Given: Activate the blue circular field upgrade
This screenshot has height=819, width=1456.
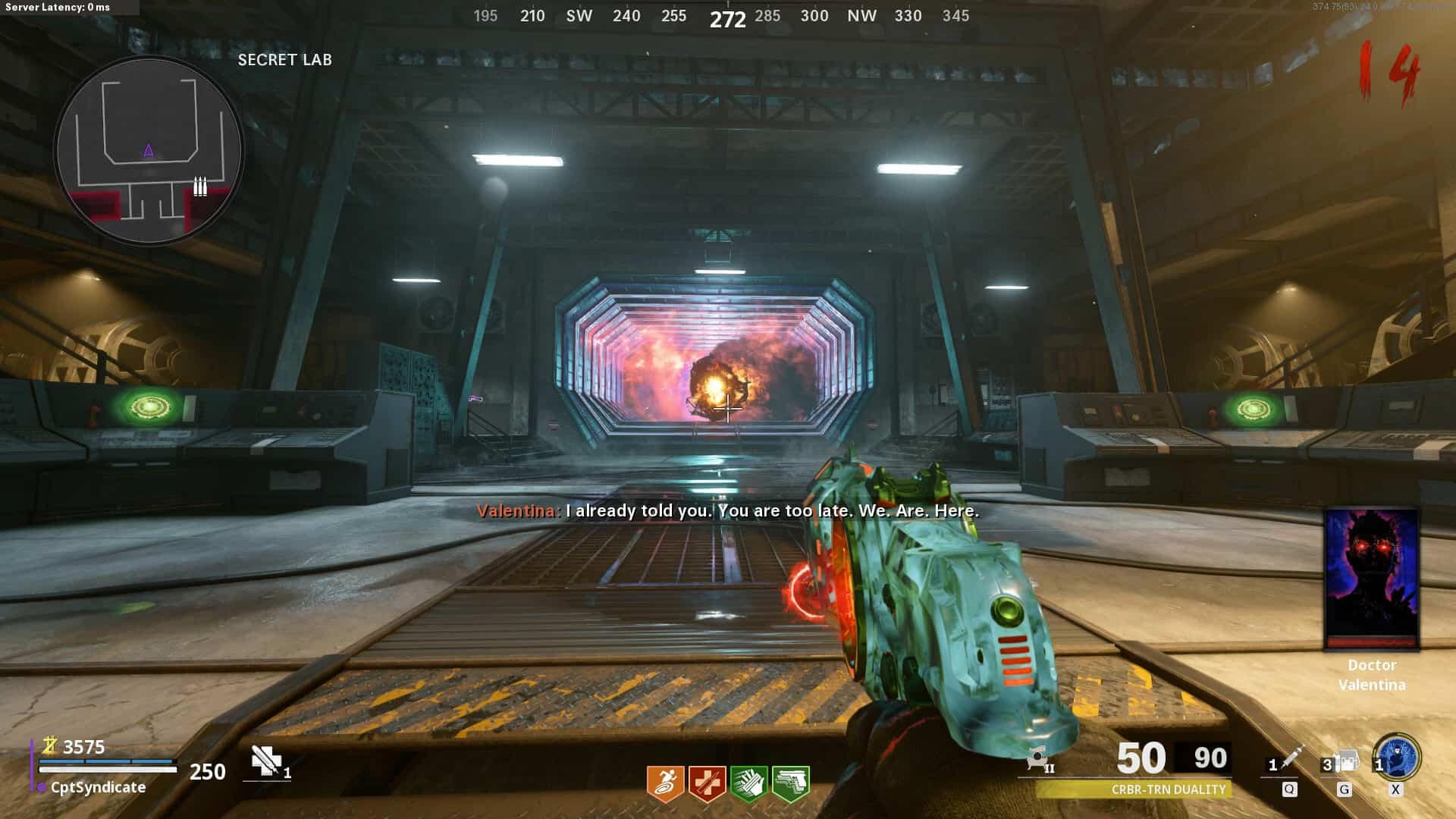Looking at the screenshot, I should (1398, 758).
